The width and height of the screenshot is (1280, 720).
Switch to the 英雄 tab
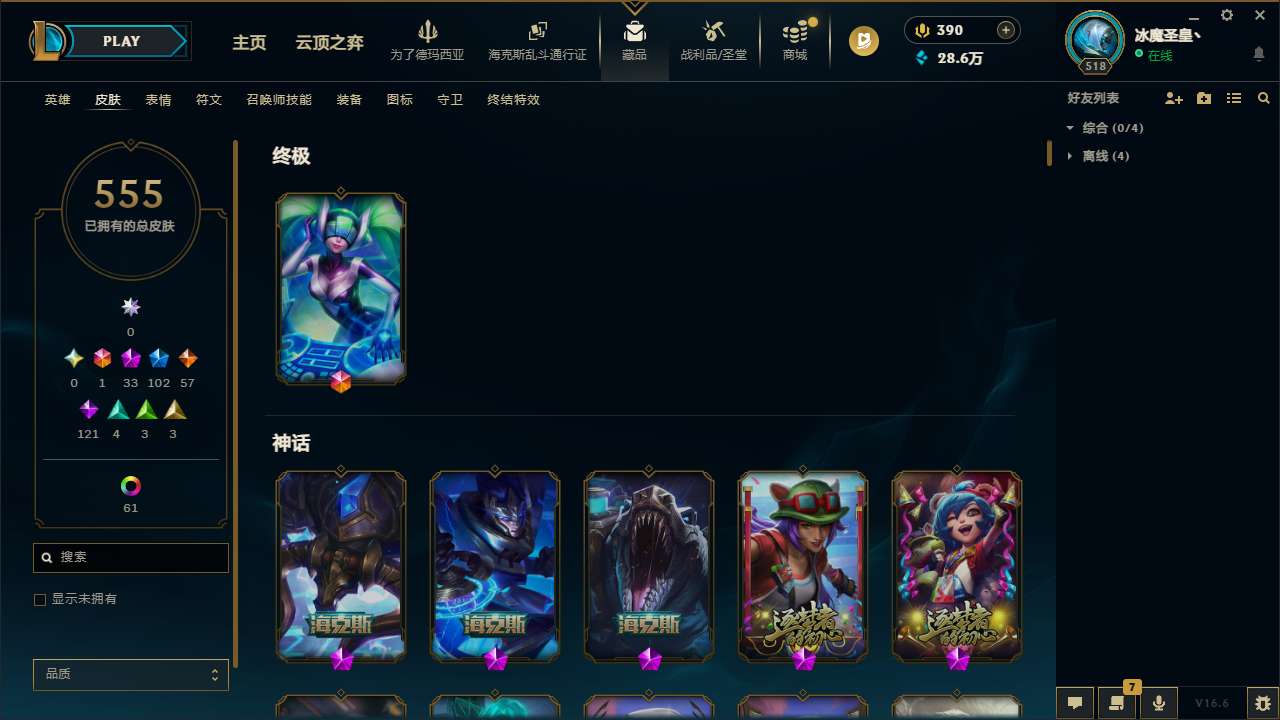pyautogui.click(x=57, y=100)
